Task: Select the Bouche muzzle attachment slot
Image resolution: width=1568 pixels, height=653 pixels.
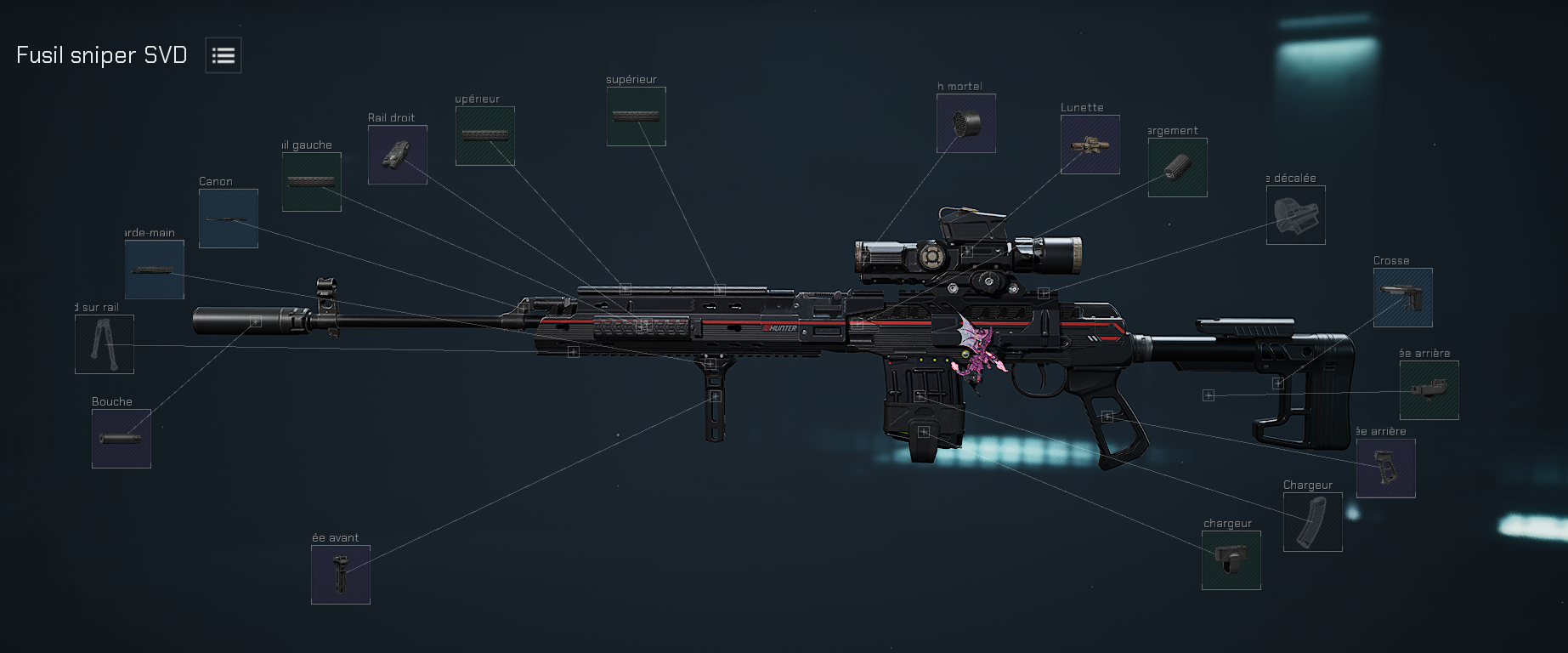Action: [x=121, y=439]
